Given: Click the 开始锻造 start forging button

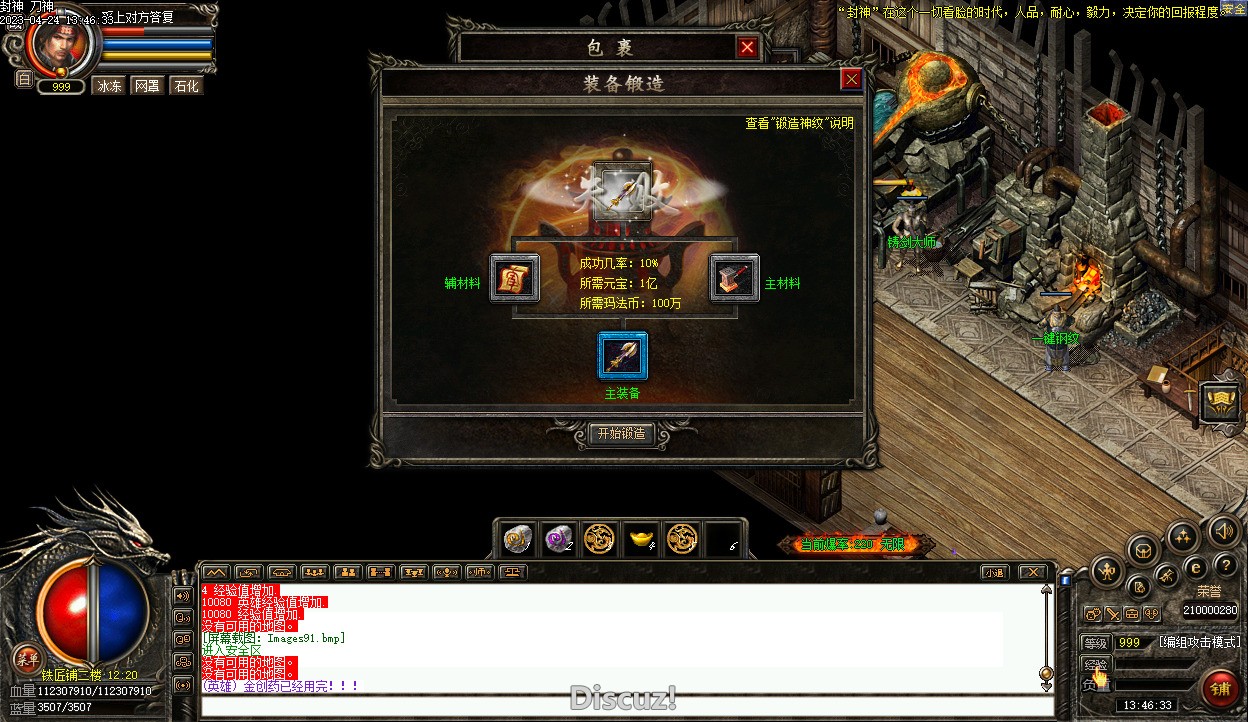Looking at the screenshot, I should 621,434.
